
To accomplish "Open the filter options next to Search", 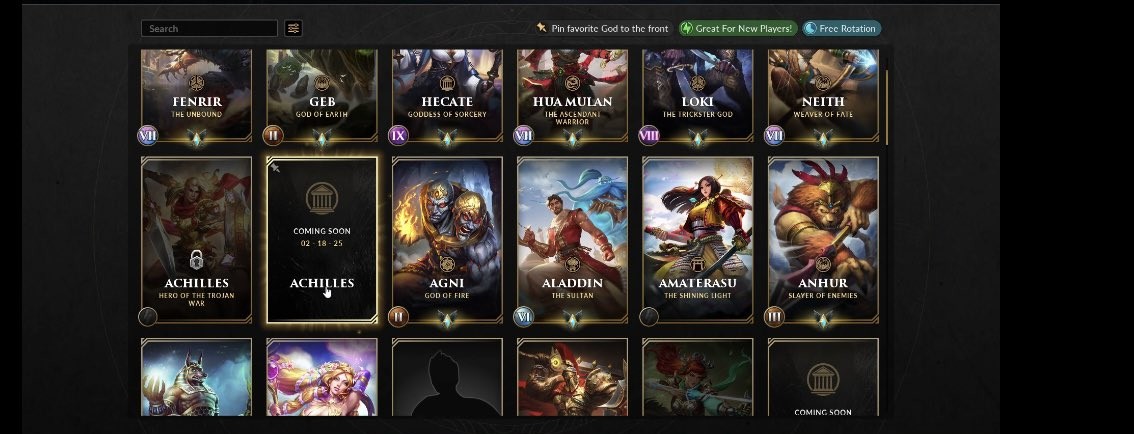I will 293,29.
